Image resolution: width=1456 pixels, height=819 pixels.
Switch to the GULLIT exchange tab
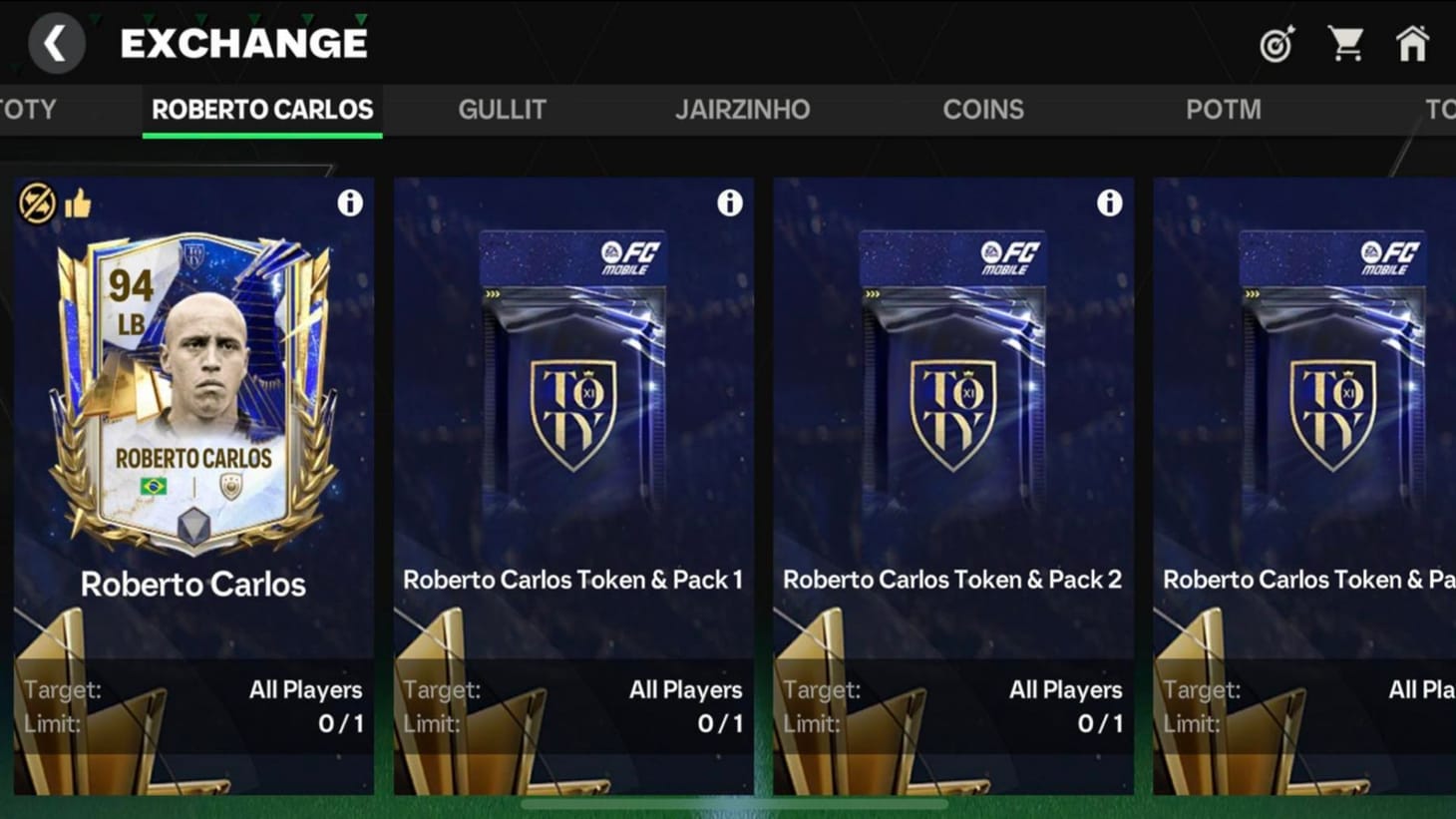pyautogui.click(x=503, y=110)
